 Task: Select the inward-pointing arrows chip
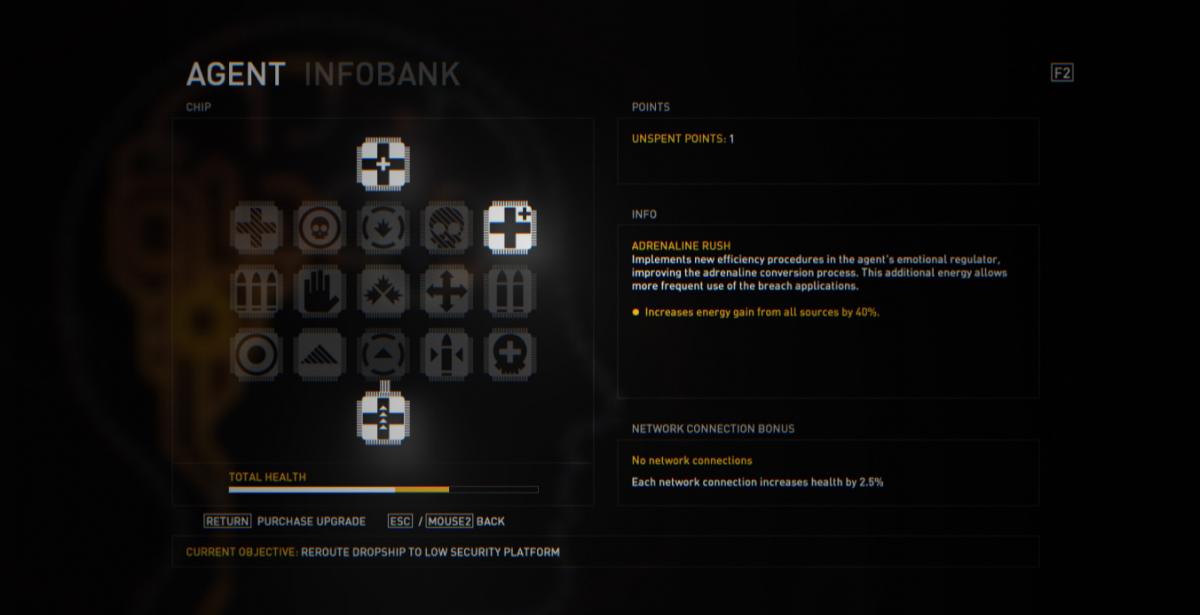[383, 292]
